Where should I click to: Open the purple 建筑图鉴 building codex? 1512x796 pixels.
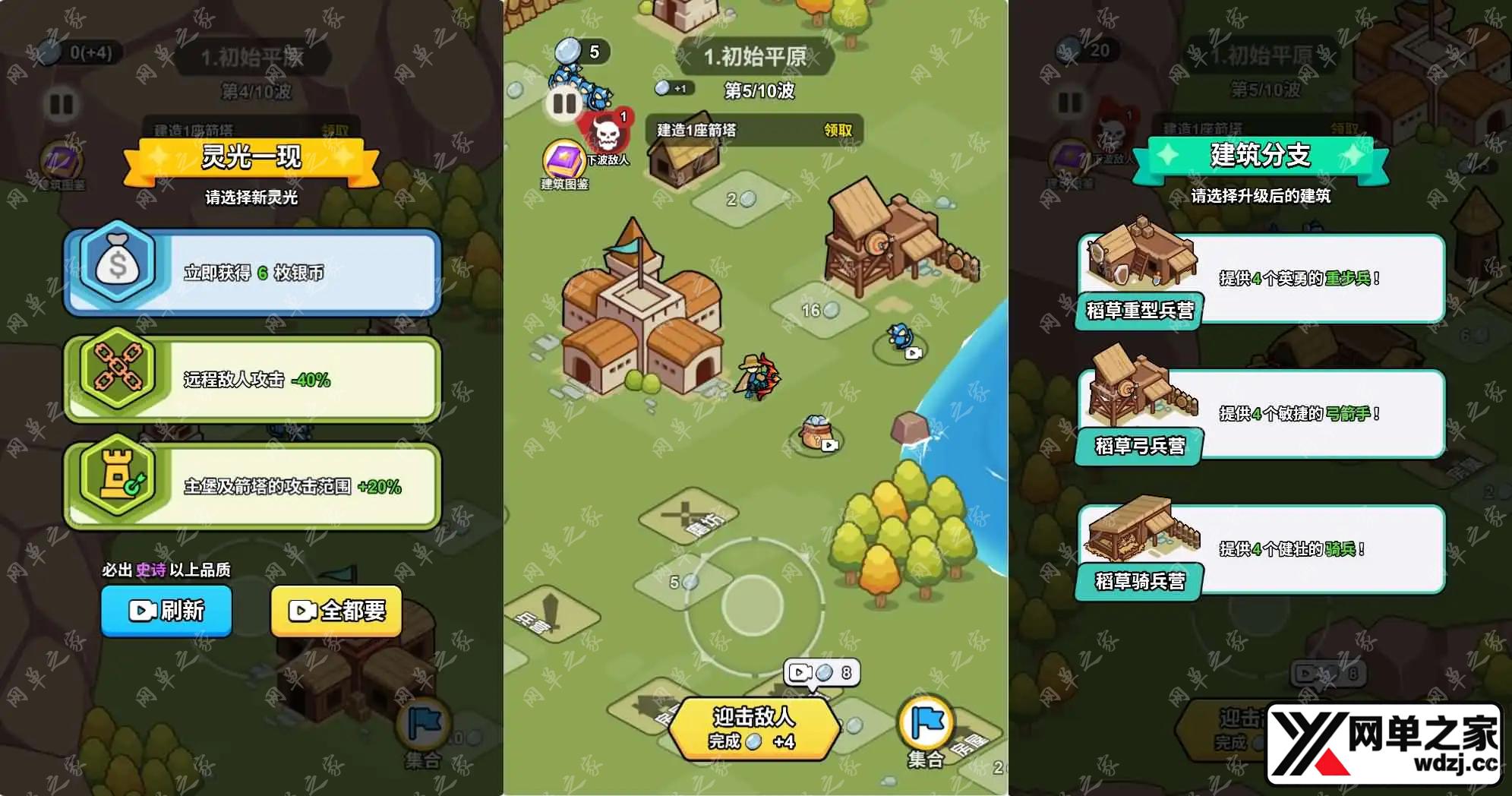[563, 162]
